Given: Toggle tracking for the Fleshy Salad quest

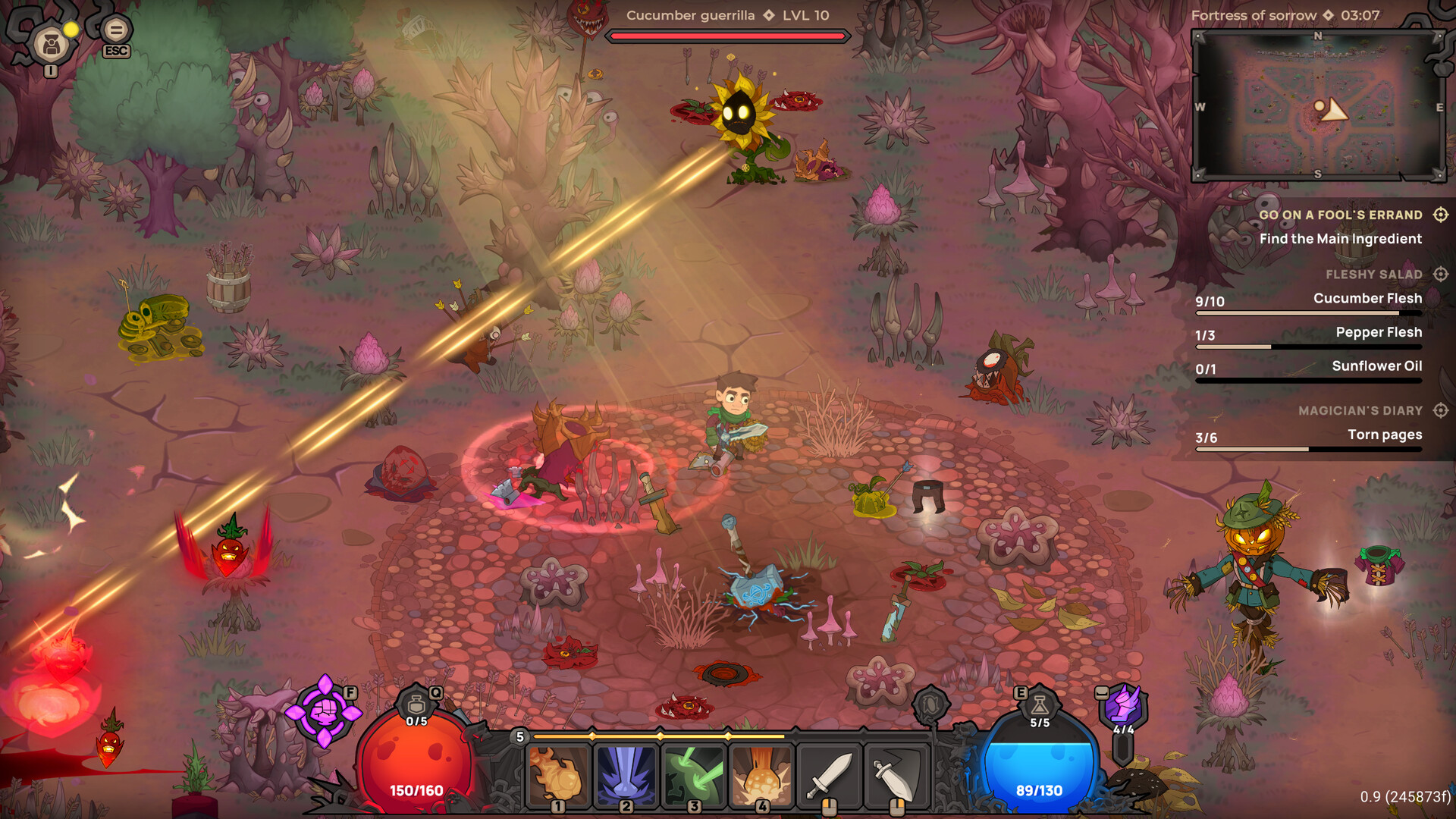Looking at the screenshot, I should point(1440,274).
